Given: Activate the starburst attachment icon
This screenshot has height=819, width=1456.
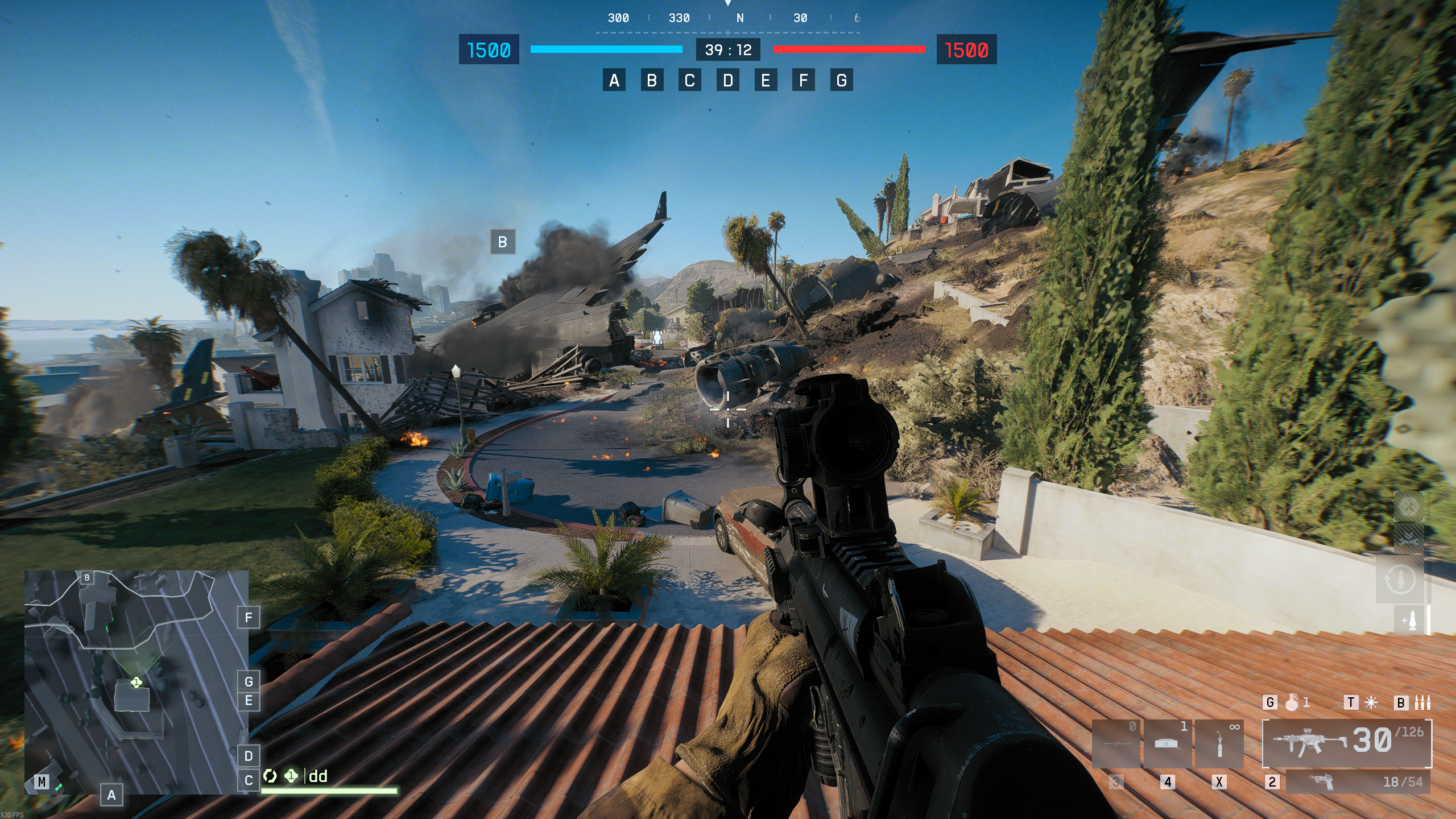Looking at the screenshot, I should click(1371, 703).
